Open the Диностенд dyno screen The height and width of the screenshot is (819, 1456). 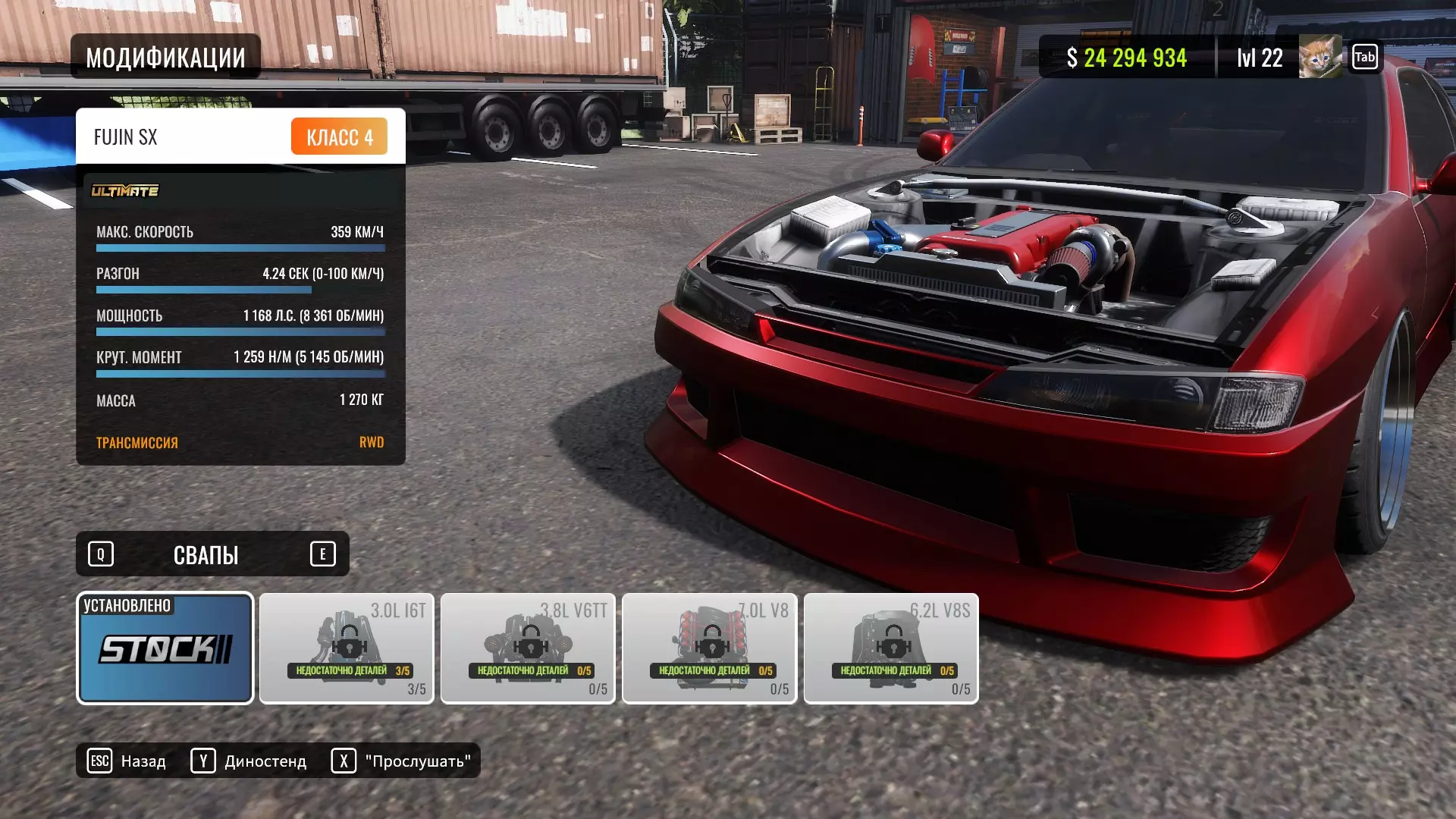pos(249,761)
